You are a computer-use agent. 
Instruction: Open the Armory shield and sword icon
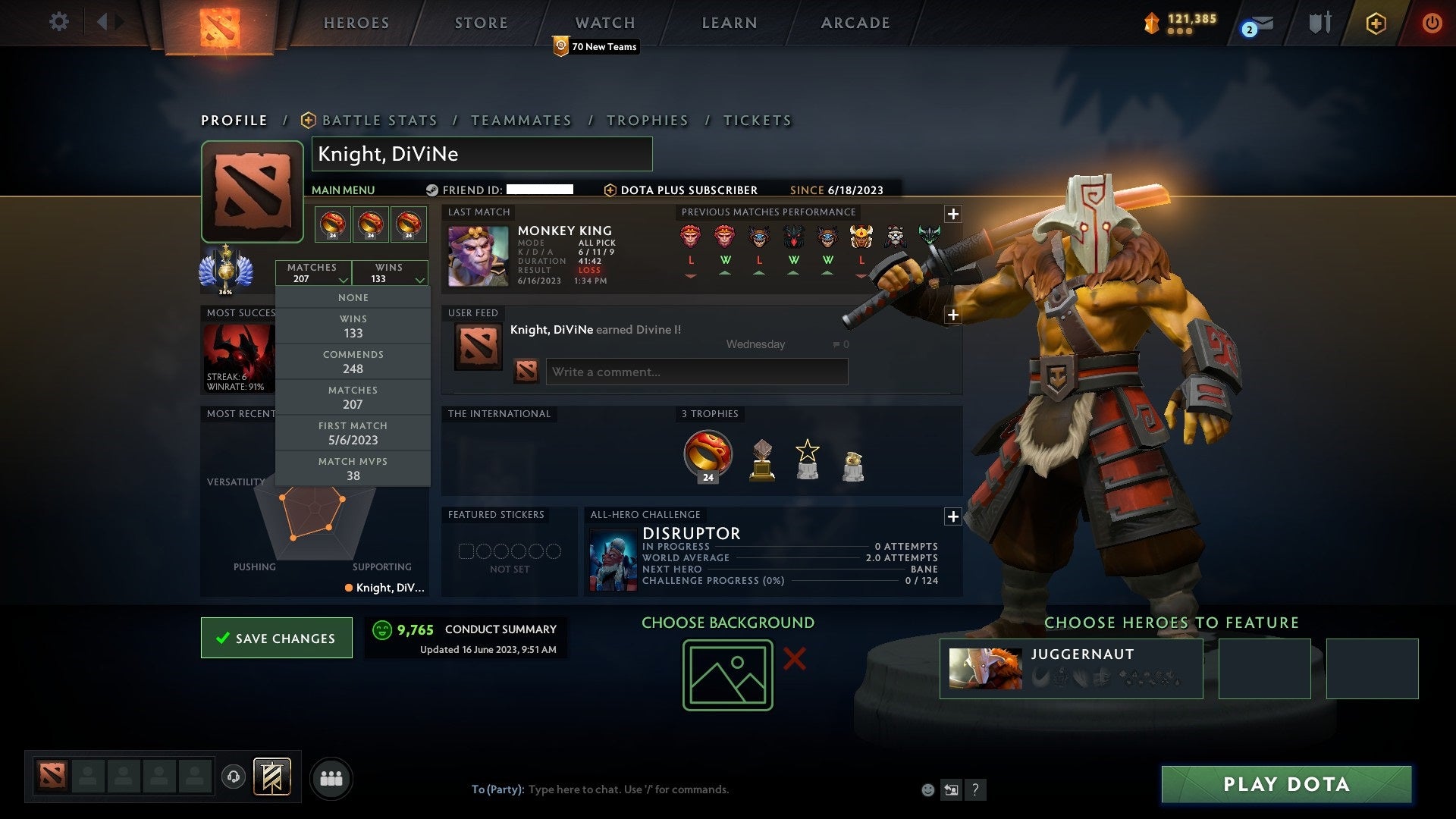click(x=1319, y=23)
